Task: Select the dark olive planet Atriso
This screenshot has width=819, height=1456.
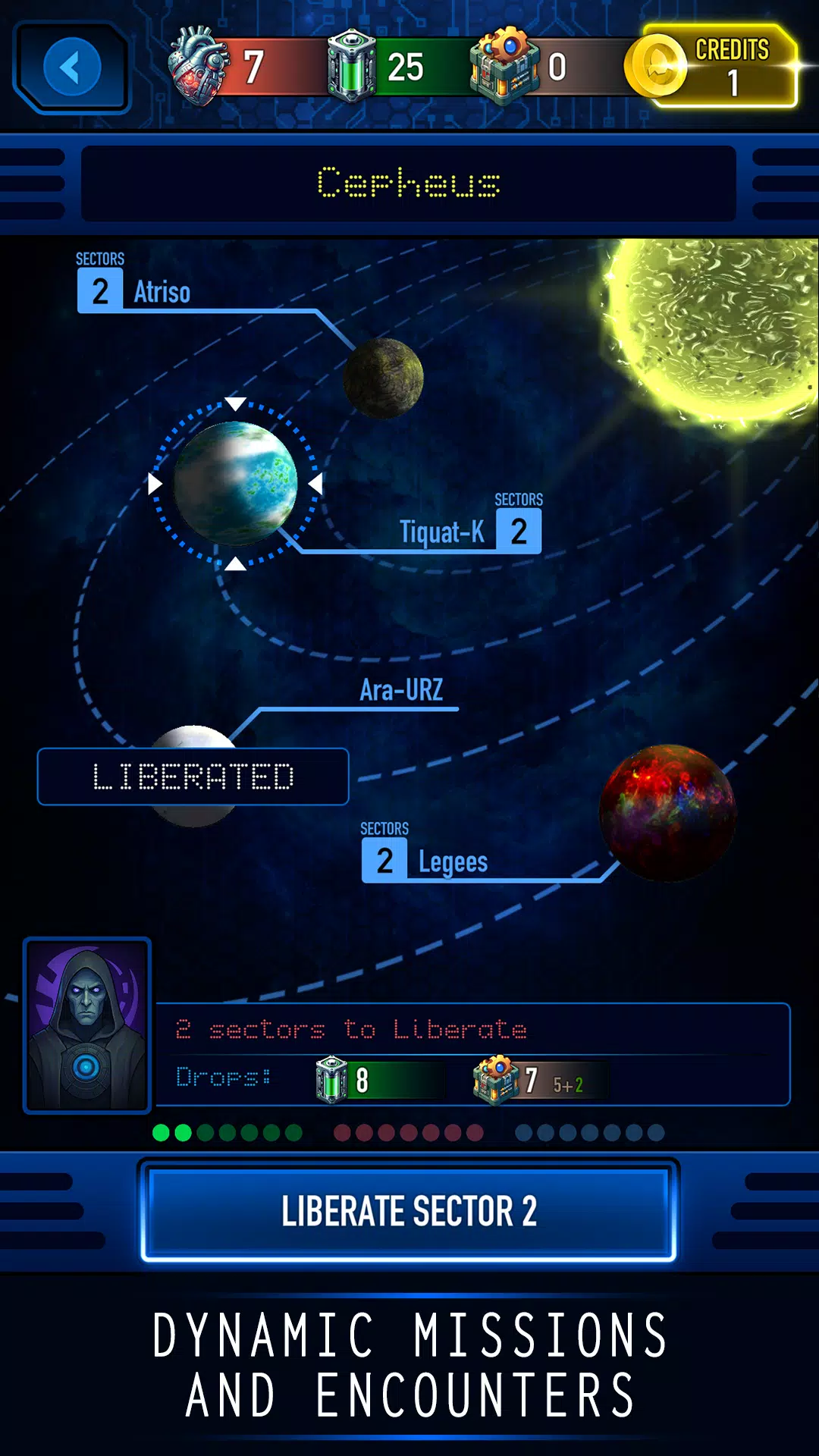Action: (x=383, y=378)
